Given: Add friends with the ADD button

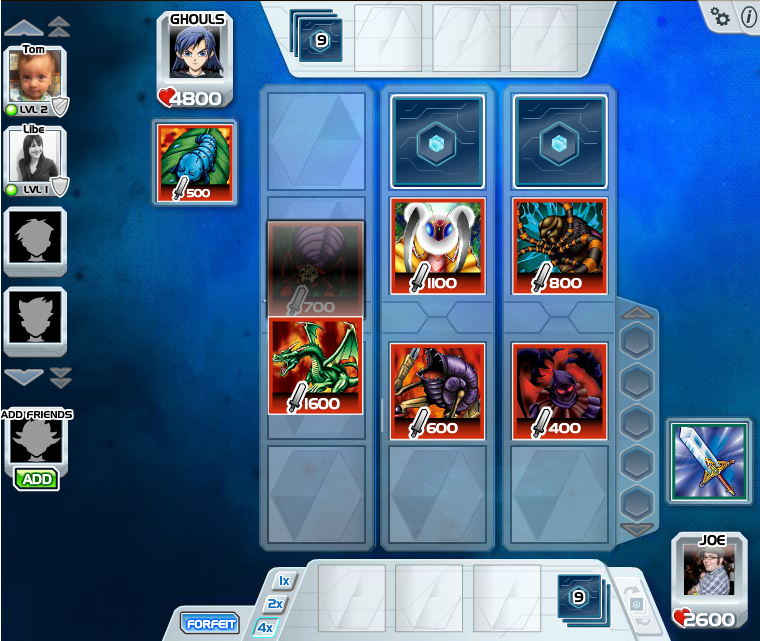Looking at the screenshot, I should (37, 479).
